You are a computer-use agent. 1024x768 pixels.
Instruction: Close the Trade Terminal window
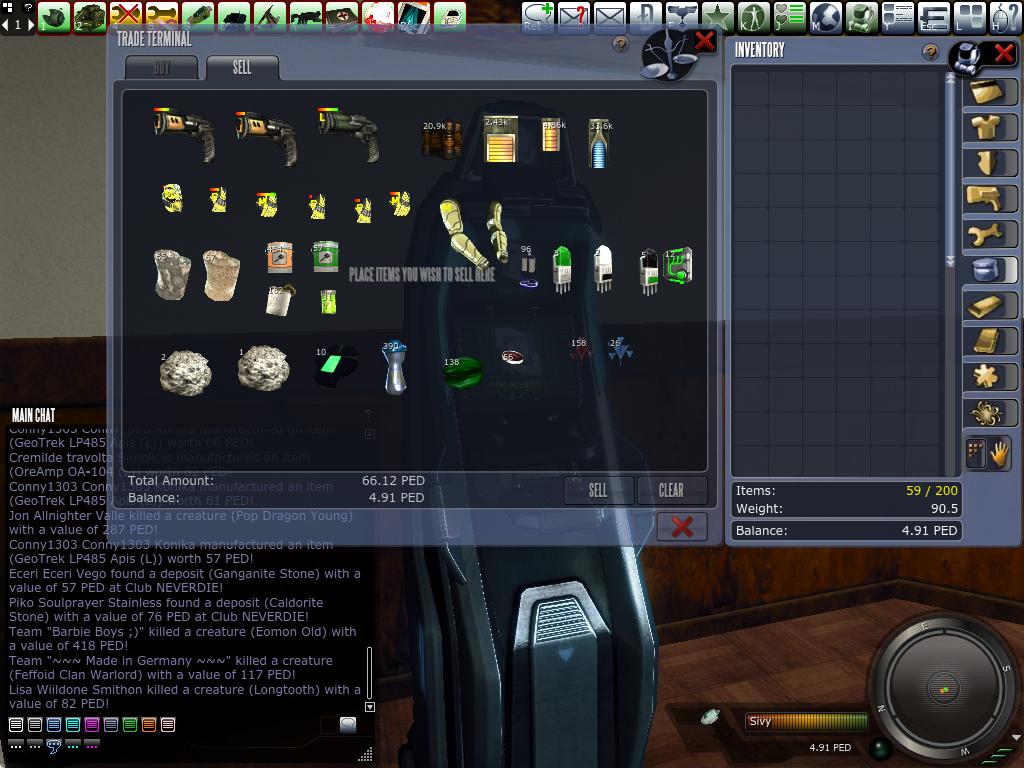click(704, 41)
